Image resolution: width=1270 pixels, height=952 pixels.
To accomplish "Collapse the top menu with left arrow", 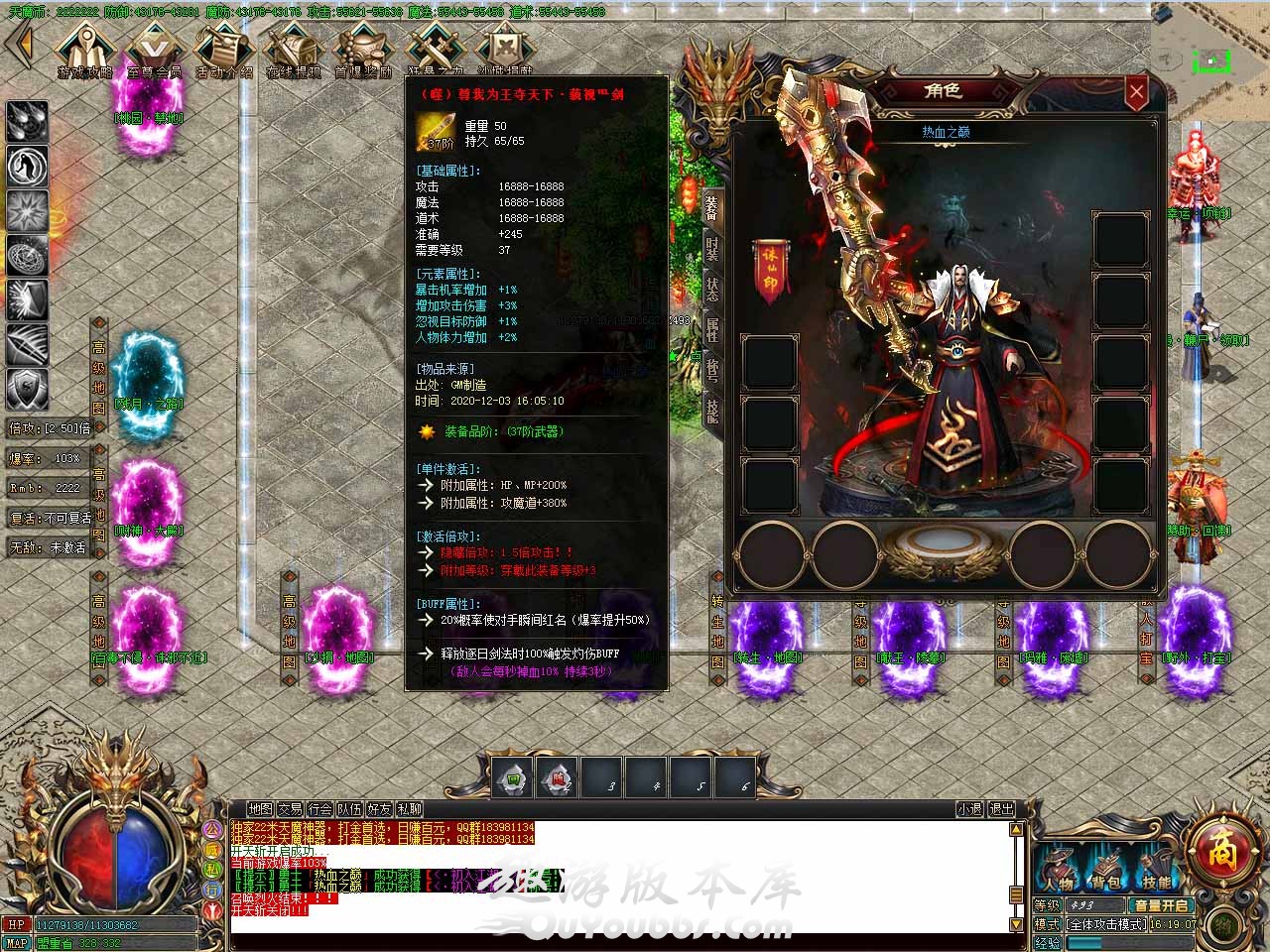I will (22, 44).
